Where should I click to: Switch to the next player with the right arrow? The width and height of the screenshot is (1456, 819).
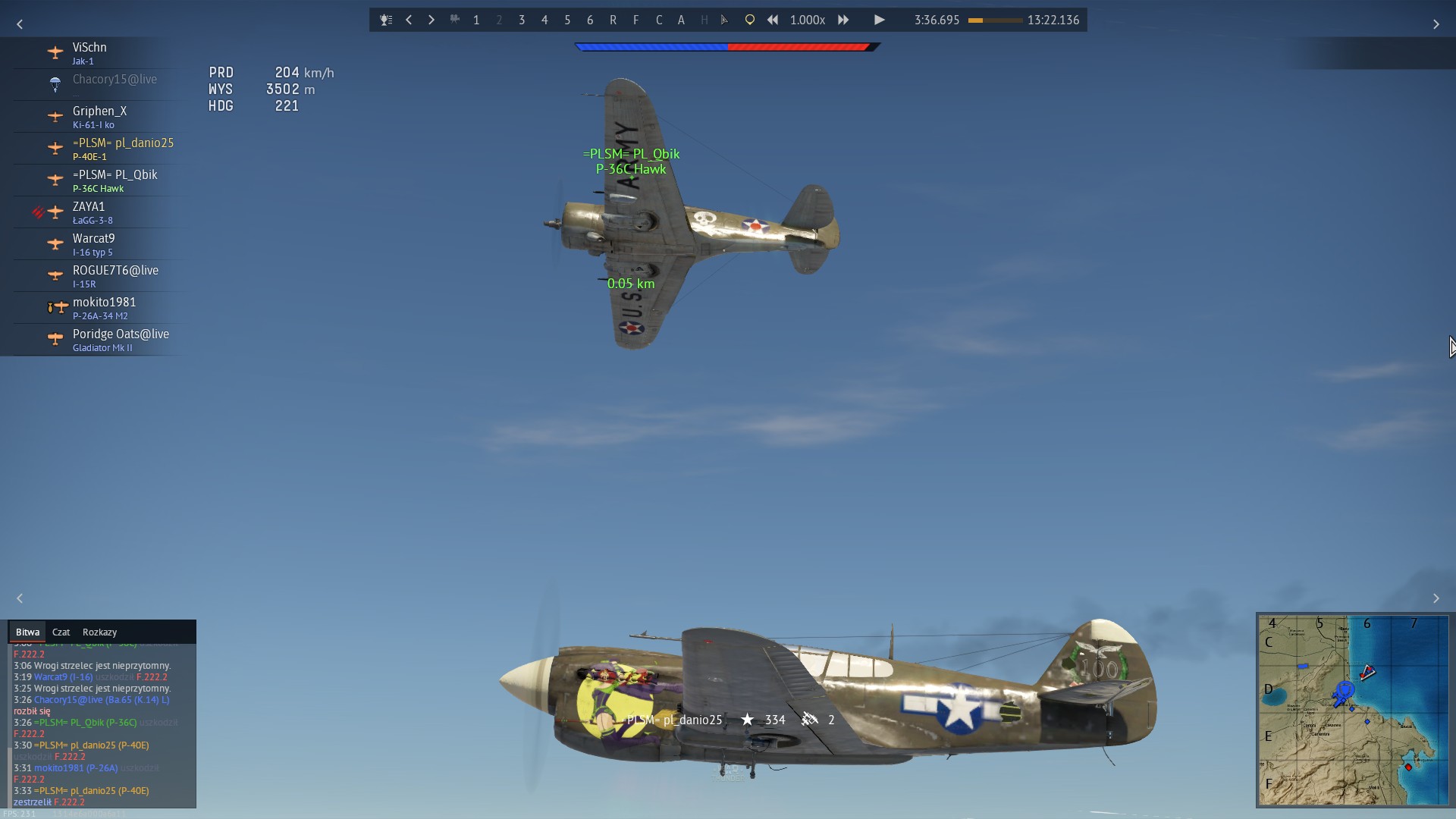click(x=431, y=20)
